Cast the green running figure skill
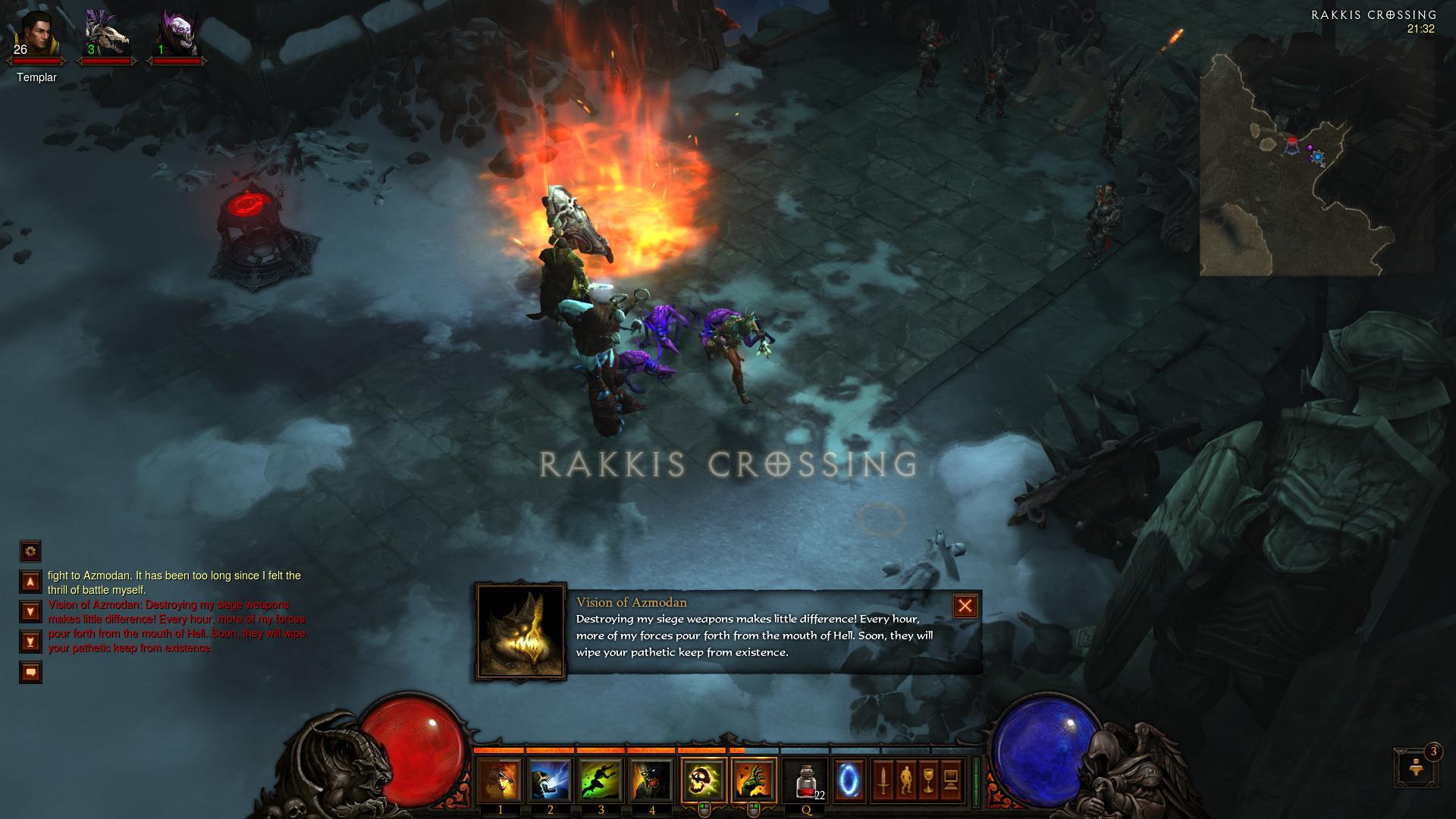1456x819 pixels. point(601,780)
